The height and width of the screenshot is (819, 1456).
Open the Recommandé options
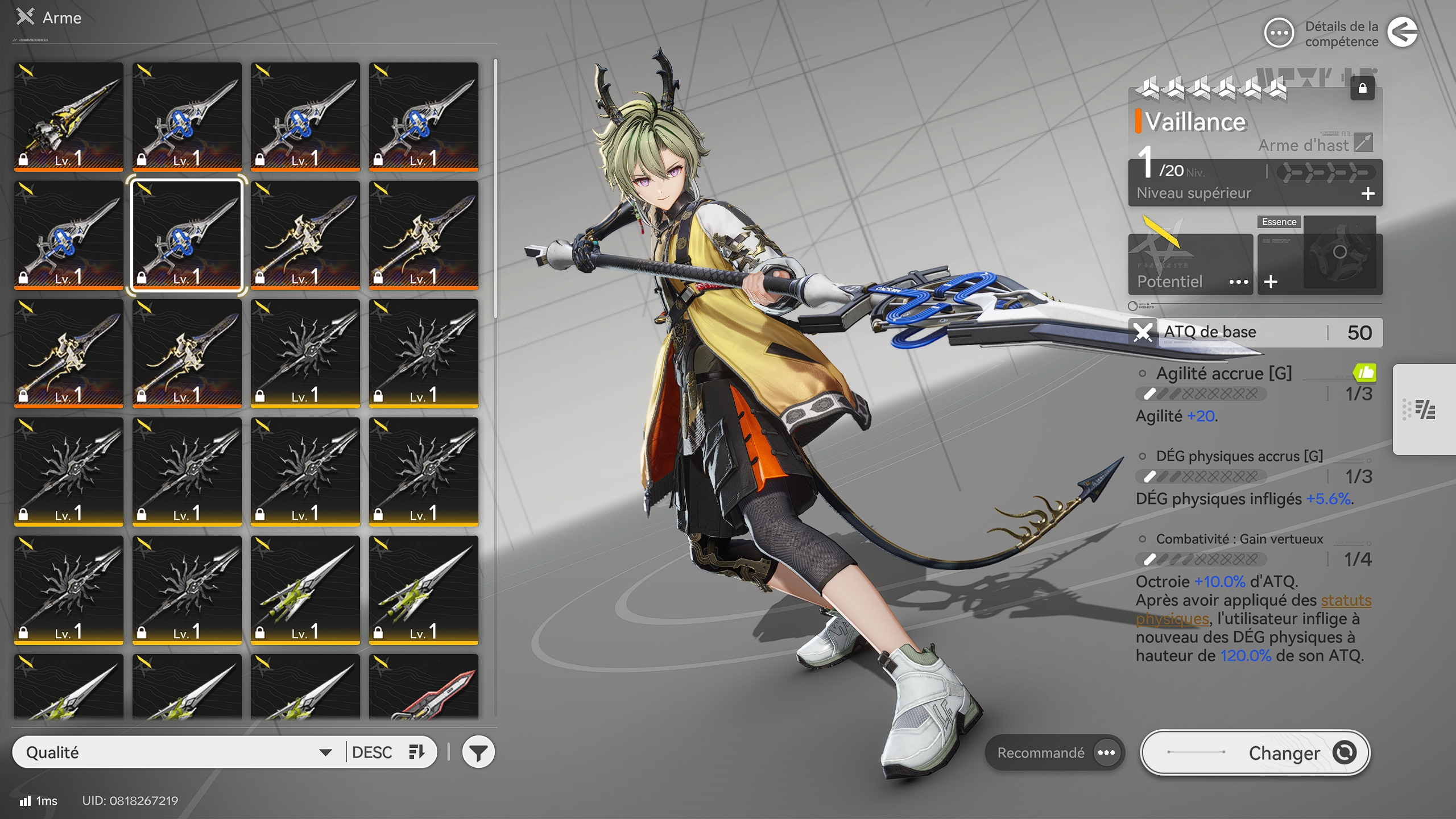pyautogui.click(x=1054, y=752)
